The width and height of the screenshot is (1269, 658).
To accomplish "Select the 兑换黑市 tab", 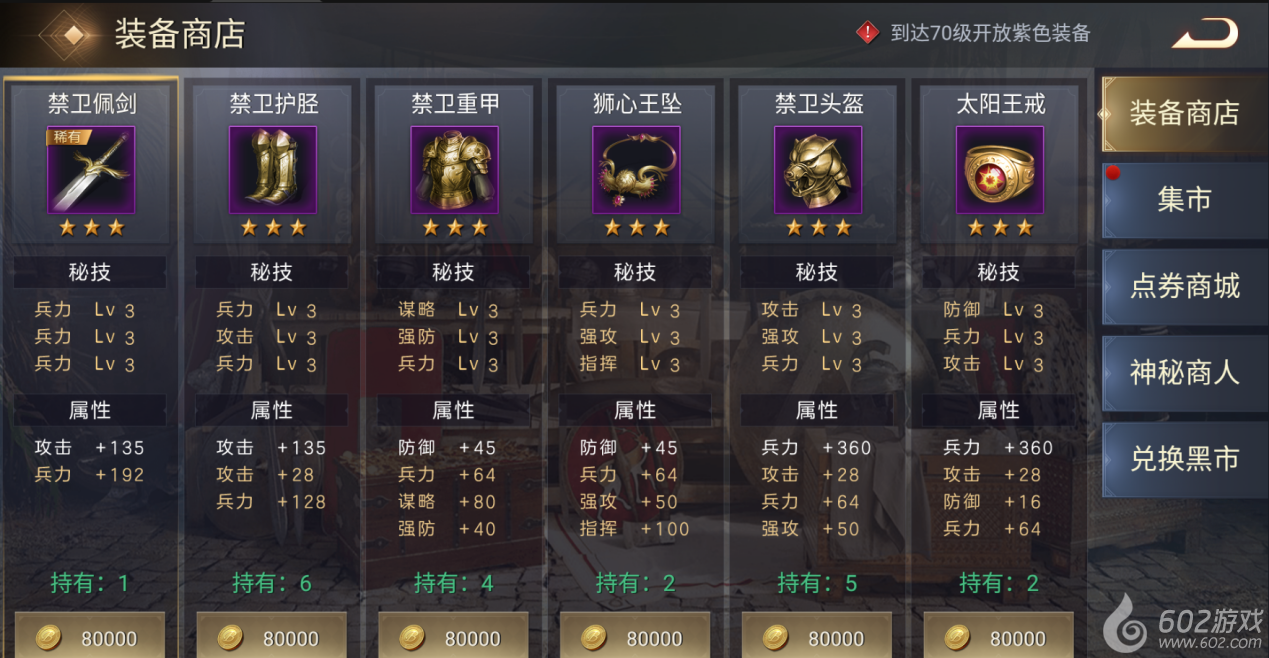I will point(1184,459).
